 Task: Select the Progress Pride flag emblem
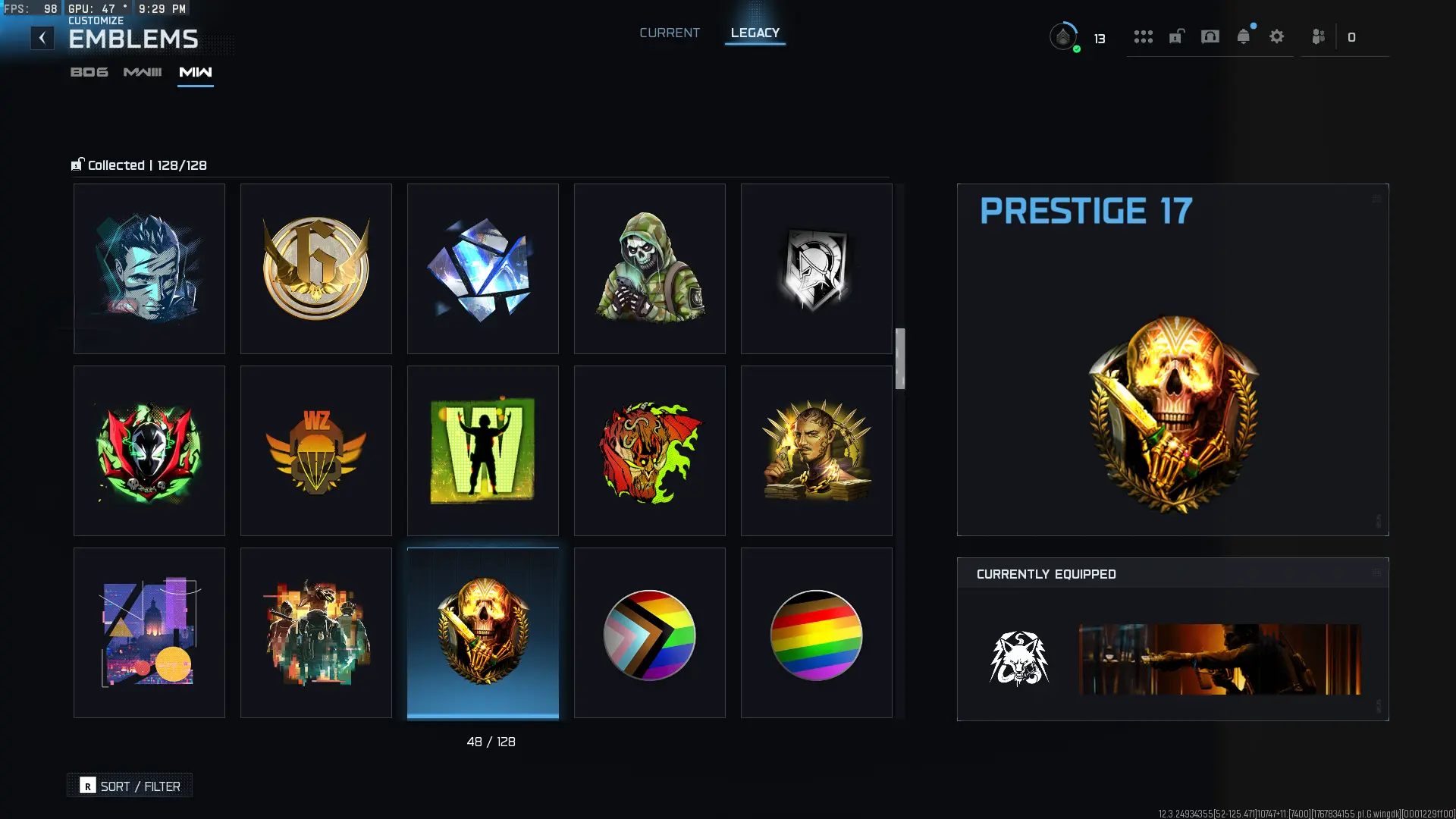click(x=649, y=632)
